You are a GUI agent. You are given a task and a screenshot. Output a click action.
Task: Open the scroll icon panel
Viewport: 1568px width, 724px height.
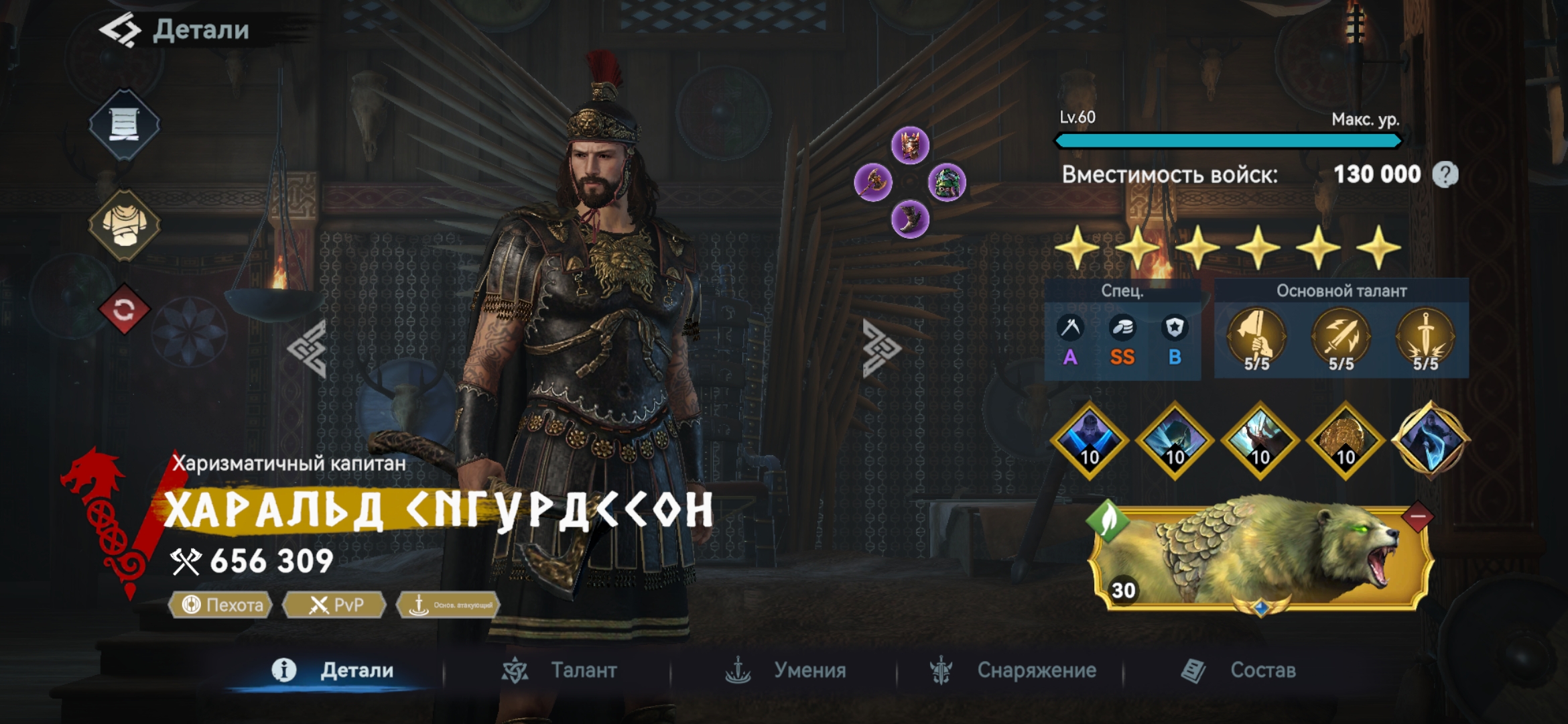click(x=124, y=124)
